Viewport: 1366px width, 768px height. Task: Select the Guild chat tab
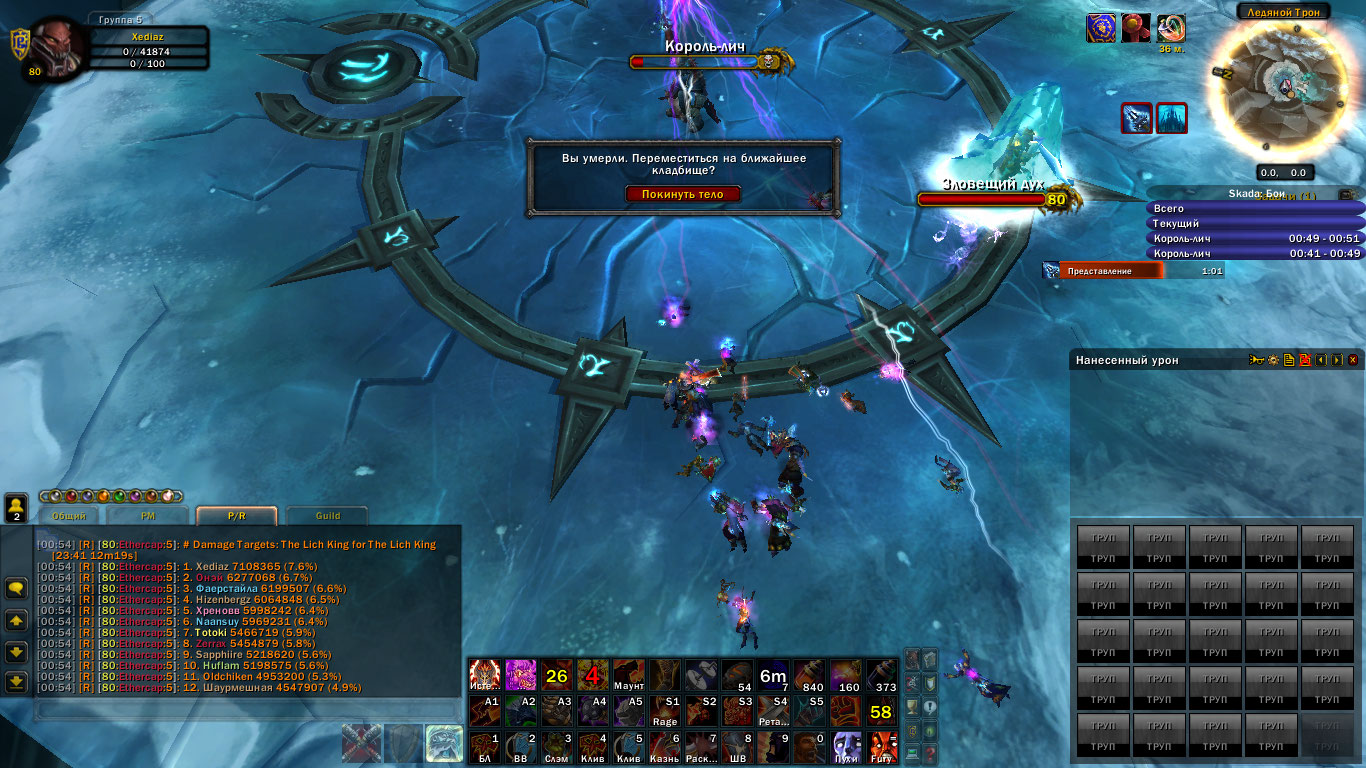tap(327, 516)
